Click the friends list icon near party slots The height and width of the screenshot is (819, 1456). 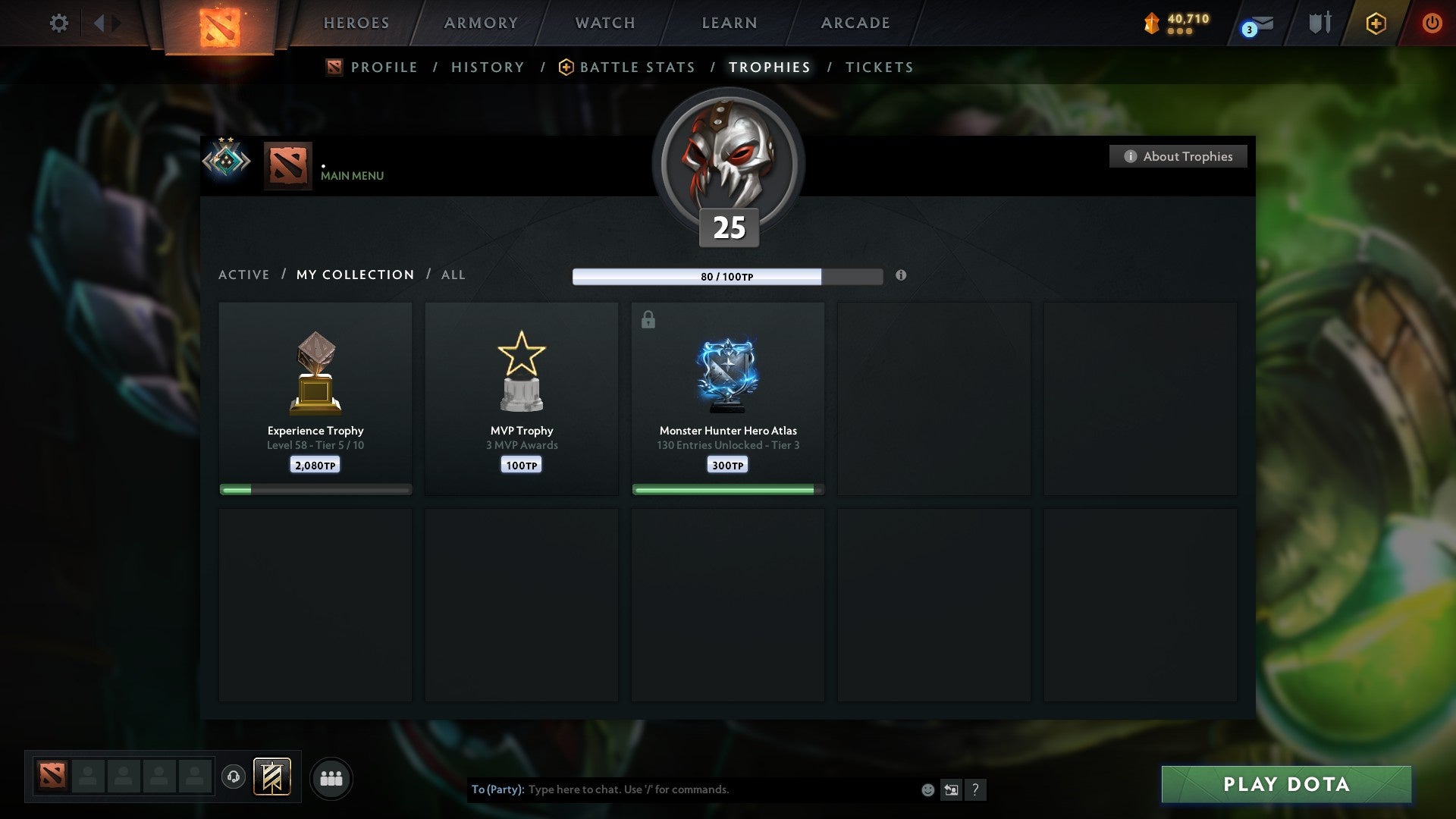(331, 777)
